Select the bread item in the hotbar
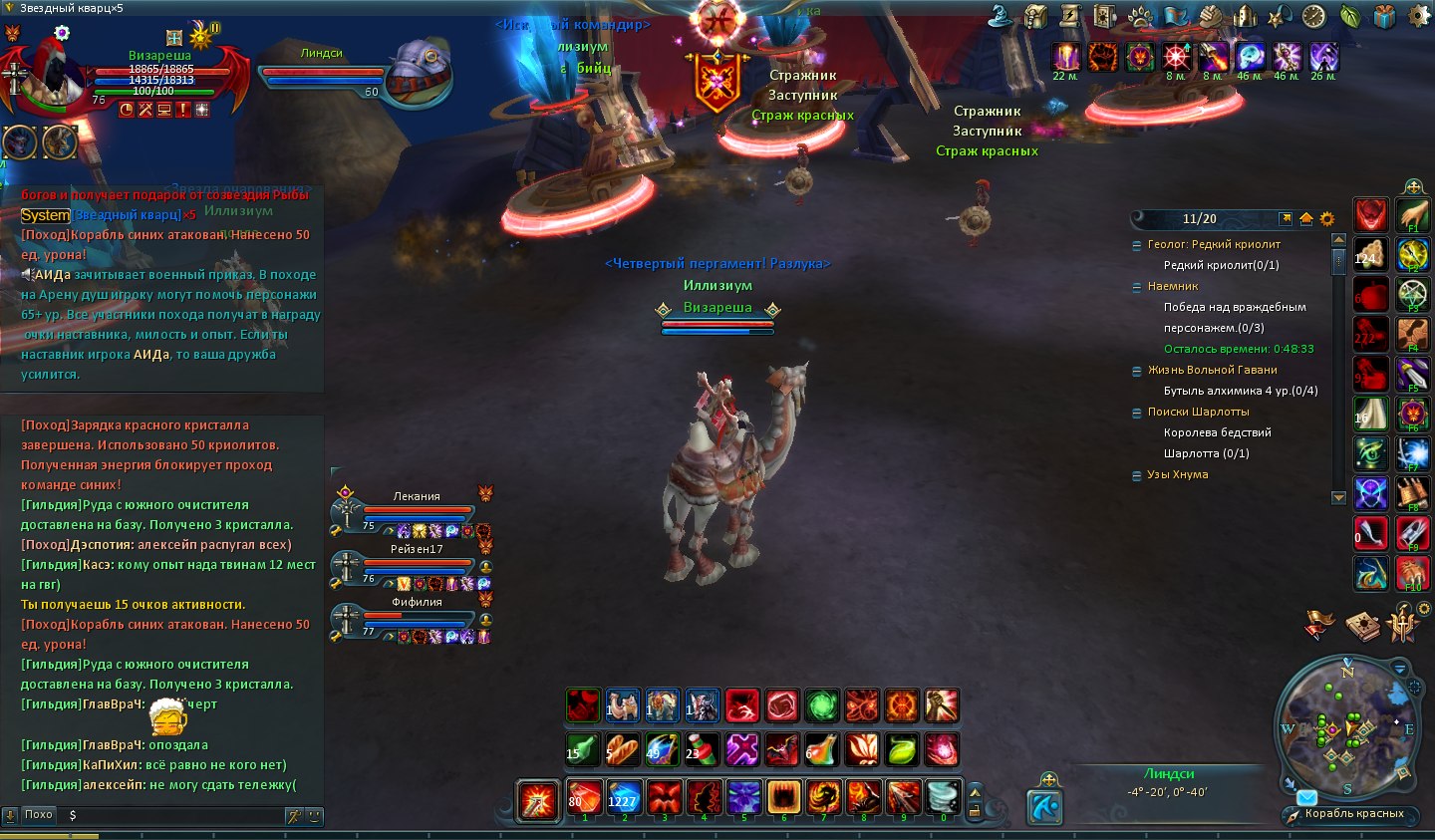The width and height of the screenshot is (1435, 840). [x=622, y=749]
